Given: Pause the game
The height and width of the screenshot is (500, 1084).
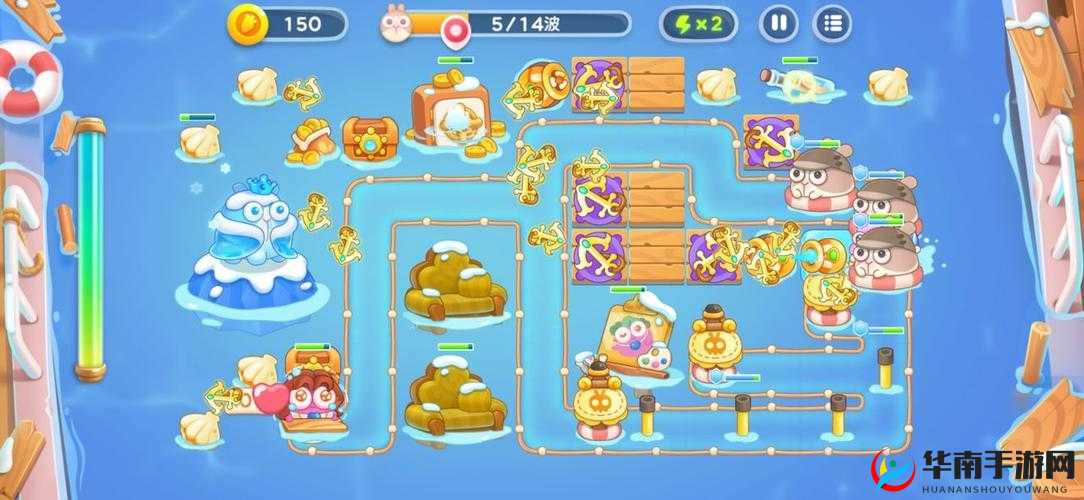Looking at the screenshot, I should [x=779, y=22].
